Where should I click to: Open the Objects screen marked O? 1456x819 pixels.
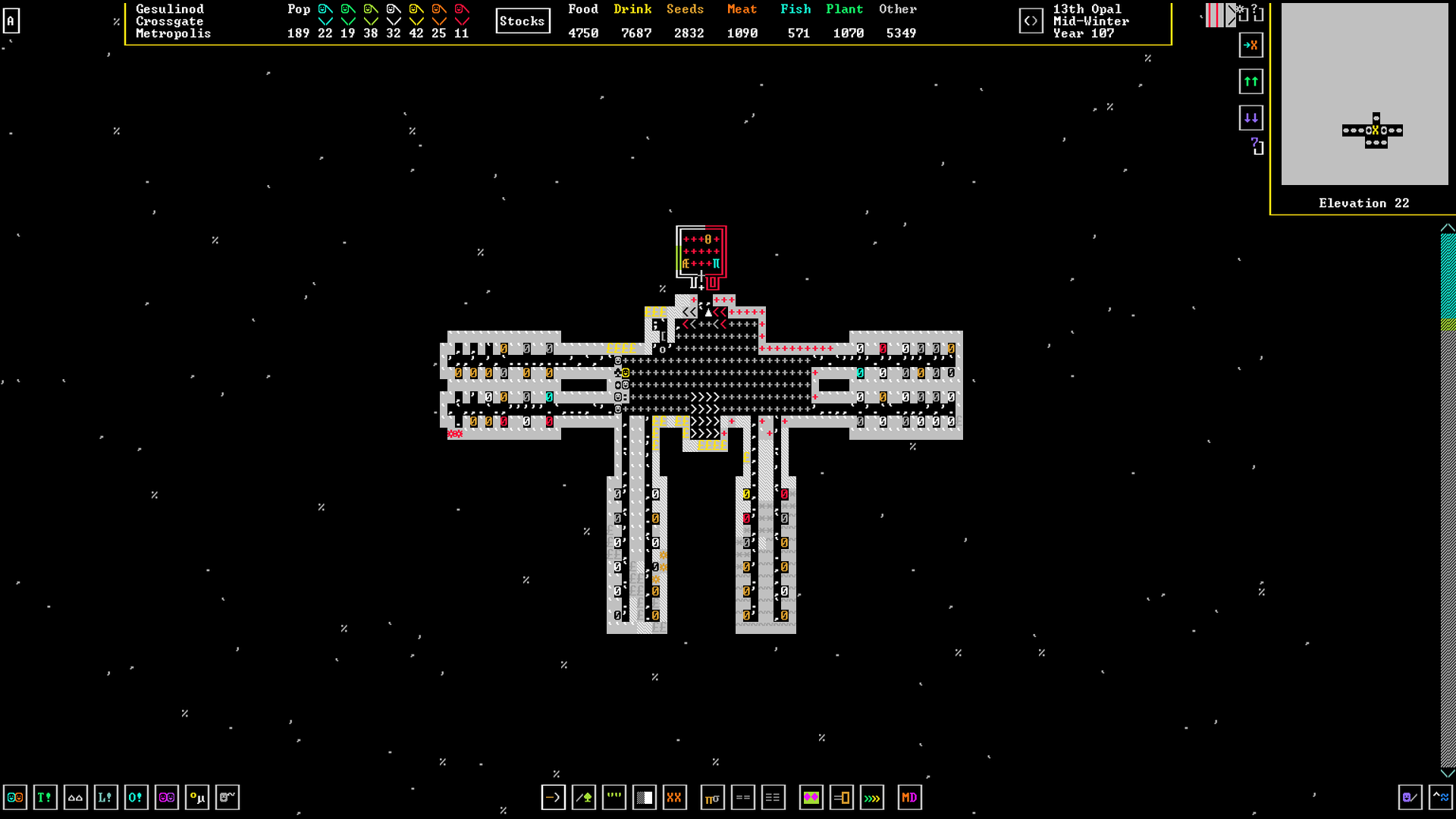136,797
